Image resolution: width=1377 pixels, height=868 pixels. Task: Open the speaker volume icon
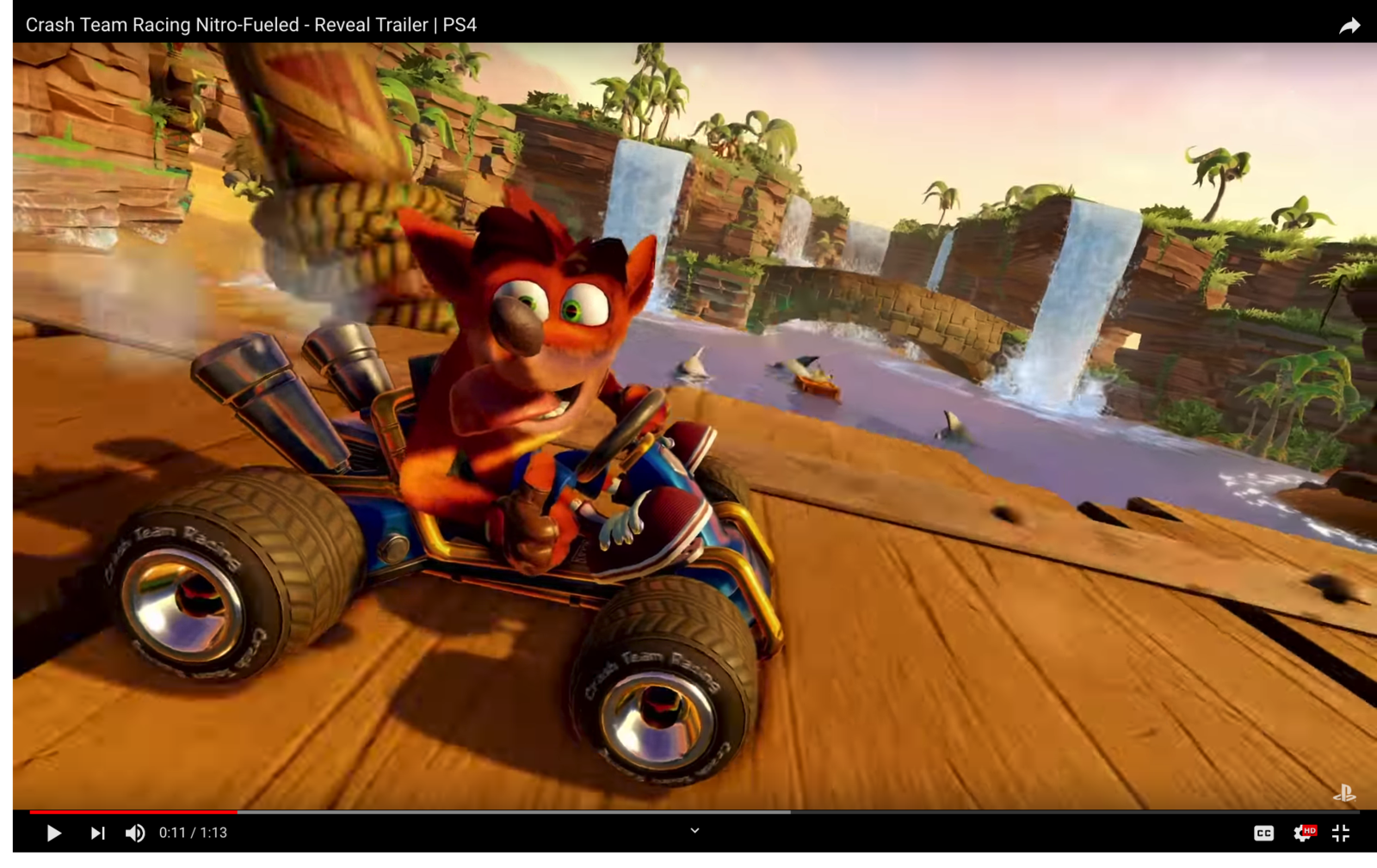point(134,833)
